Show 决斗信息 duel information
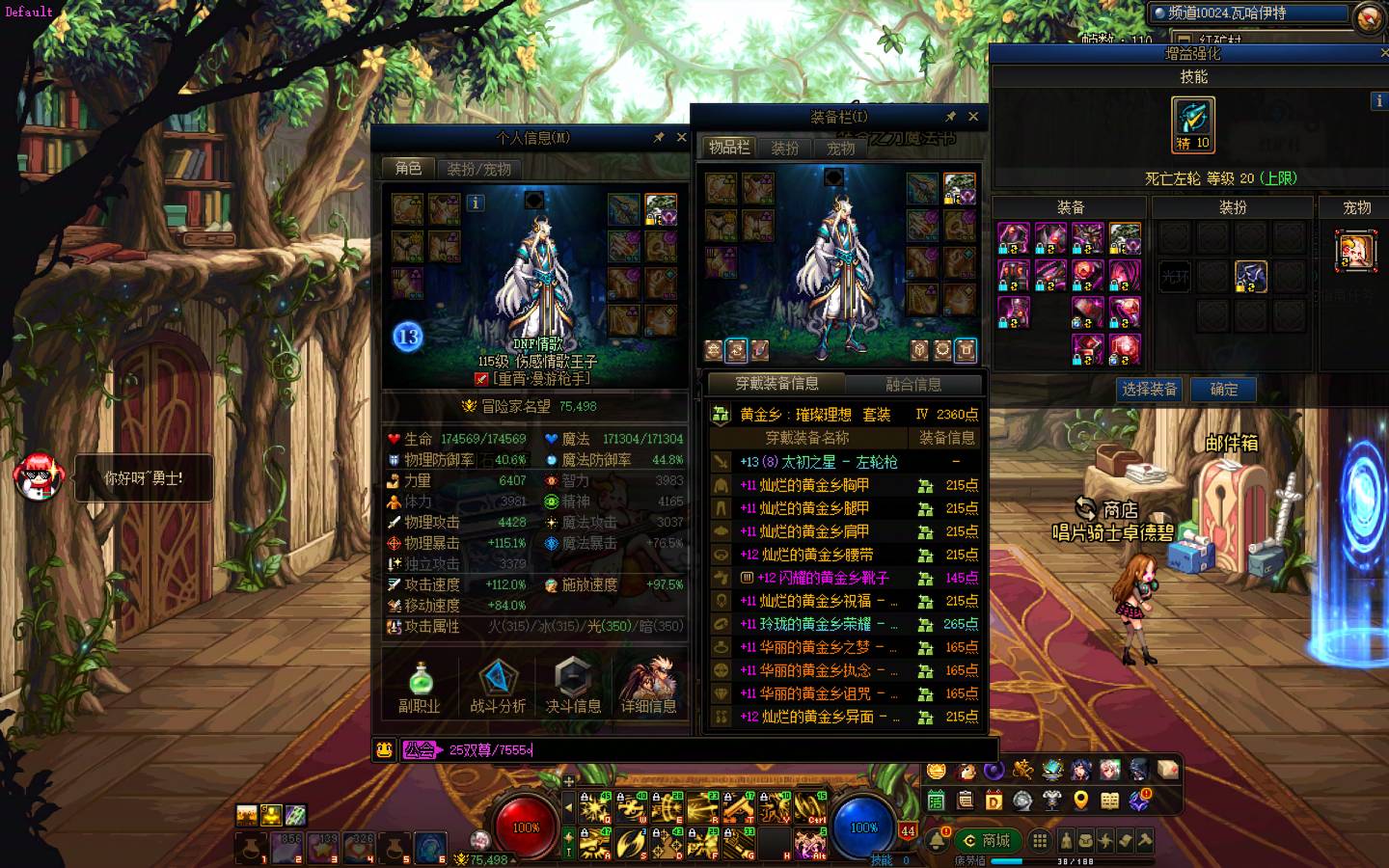This screenshot has width=1389, height=868. pos(573,687)
